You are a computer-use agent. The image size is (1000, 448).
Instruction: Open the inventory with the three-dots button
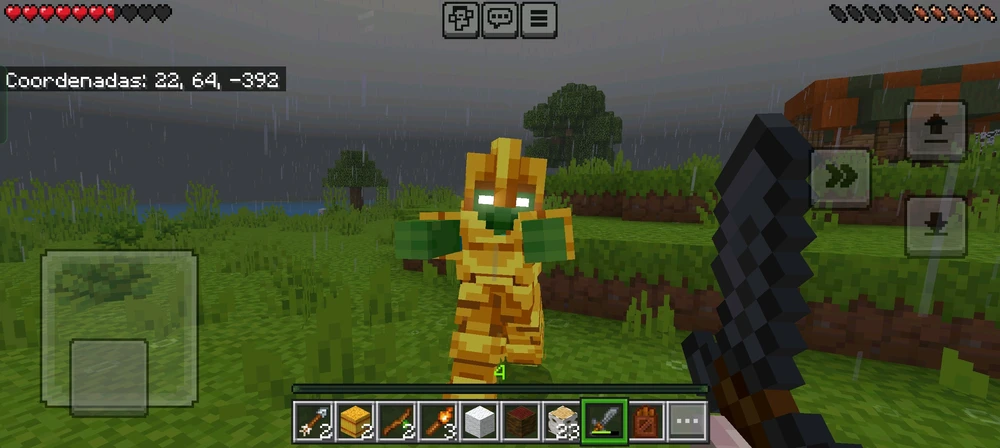[687, 420]
